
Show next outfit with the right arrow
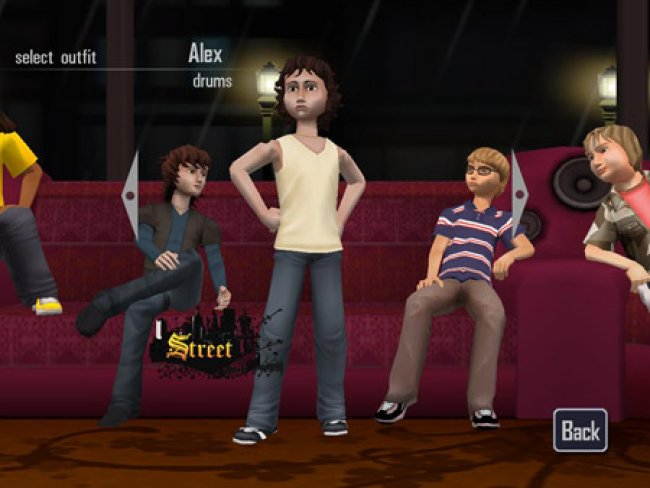click(x=519, y=194)
